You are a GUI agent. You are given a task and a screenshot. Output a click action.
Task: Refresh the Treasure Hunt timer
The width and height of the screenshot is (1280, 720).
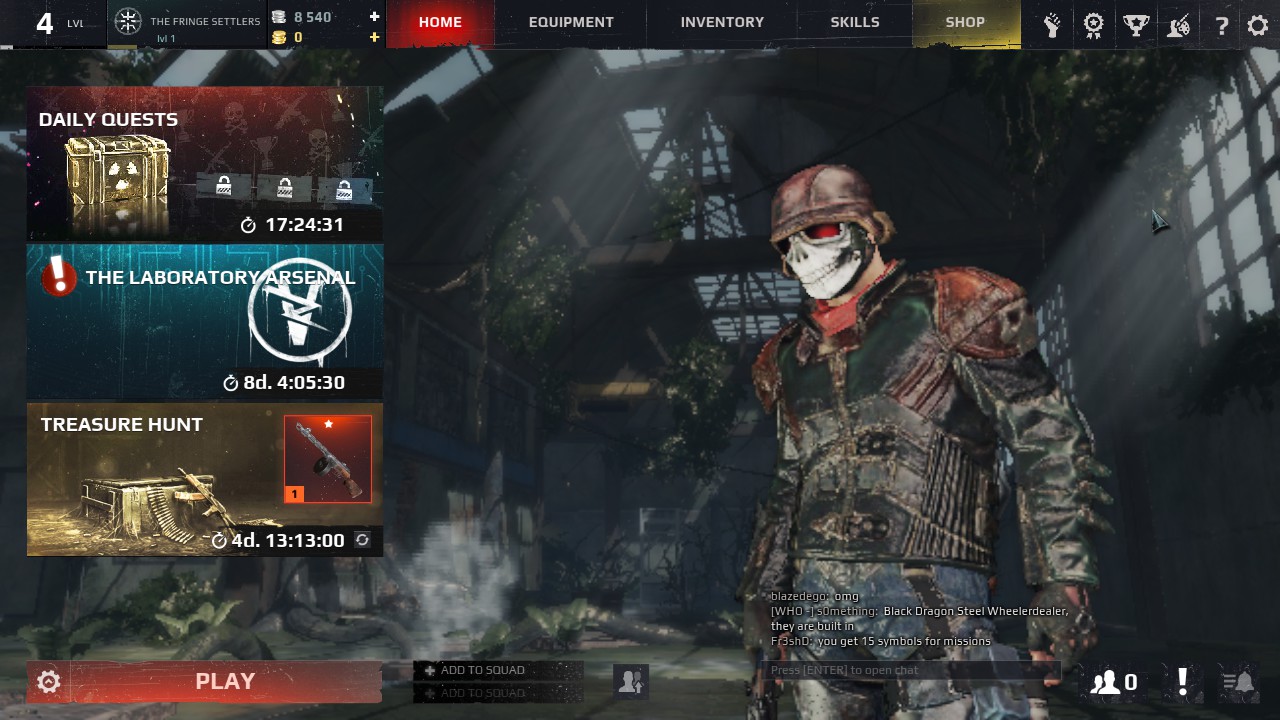click(x=364, y=540)
